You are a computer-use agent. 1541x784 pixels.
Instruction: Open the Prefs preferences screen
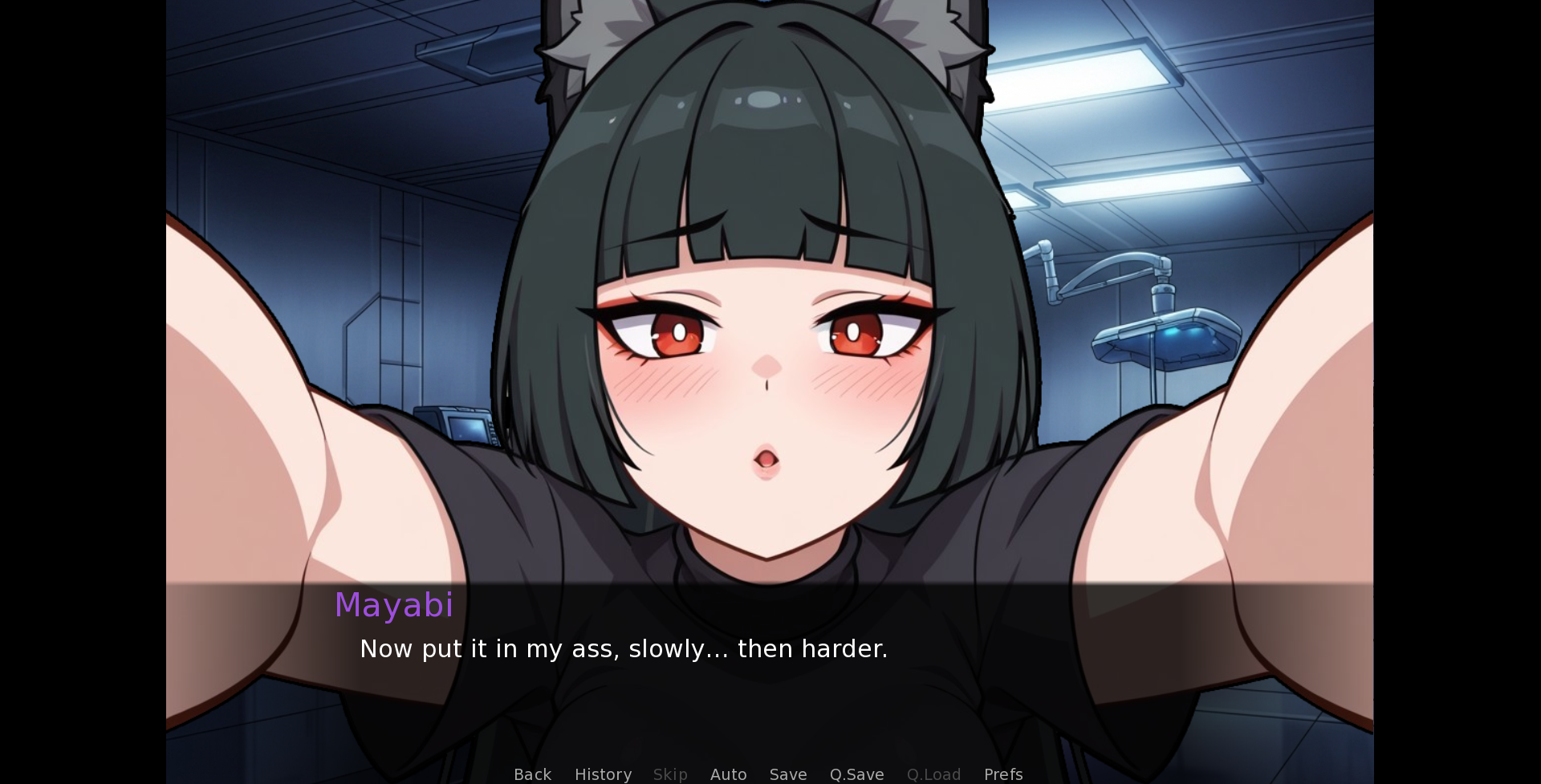[x=1003, y=774]
